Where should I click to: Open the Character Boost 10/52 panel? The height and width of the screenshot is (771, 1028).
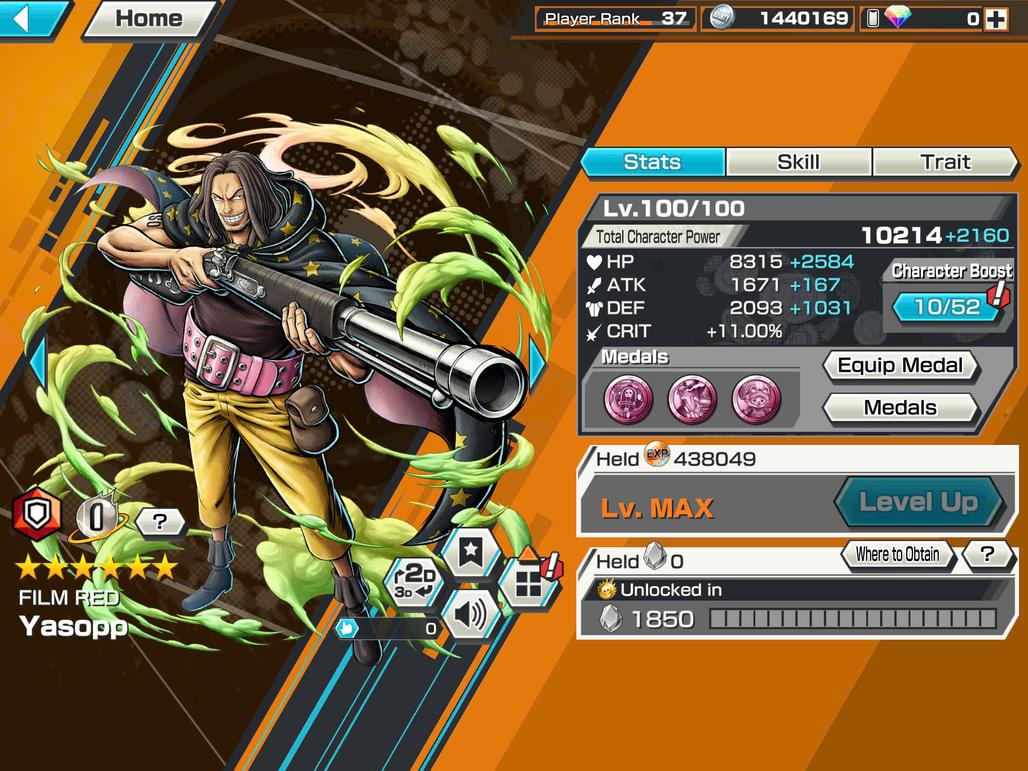[x=947, y=306]
